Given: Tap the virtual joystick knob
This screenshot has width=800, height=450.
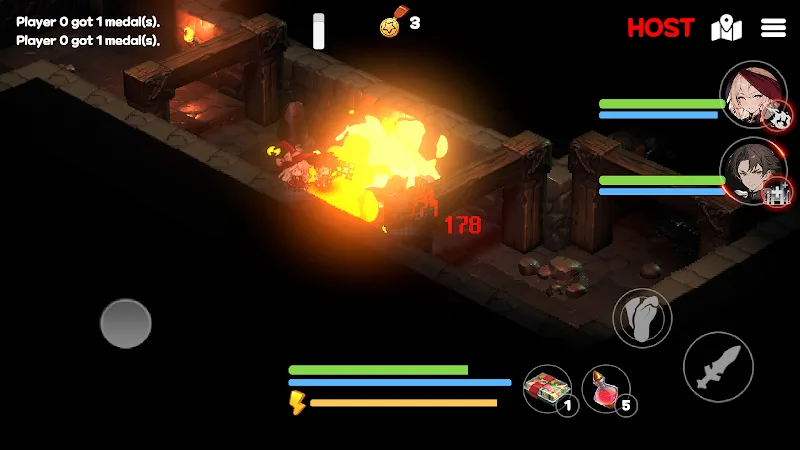Looking at the screenshot, I should click(126, 323).
